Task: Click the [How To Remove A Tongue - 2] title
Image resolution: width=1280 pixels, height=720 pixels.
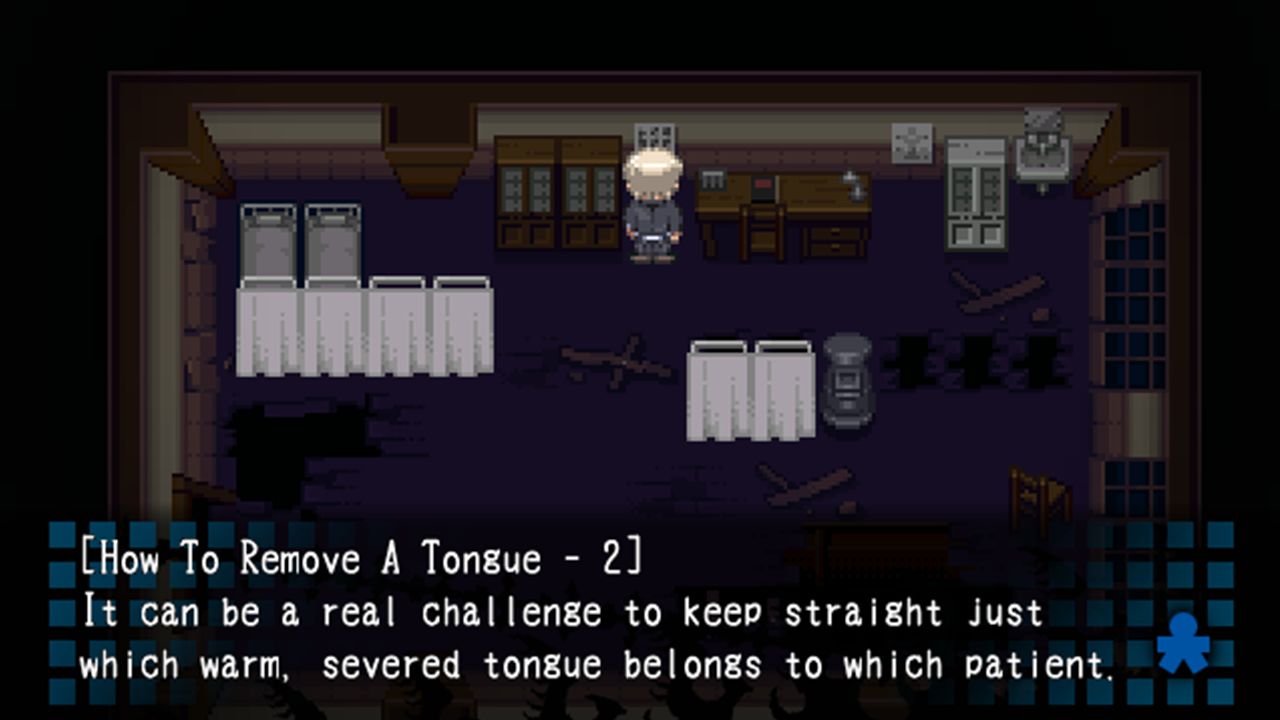Action: pyautogui.click(x=355, y=560)
